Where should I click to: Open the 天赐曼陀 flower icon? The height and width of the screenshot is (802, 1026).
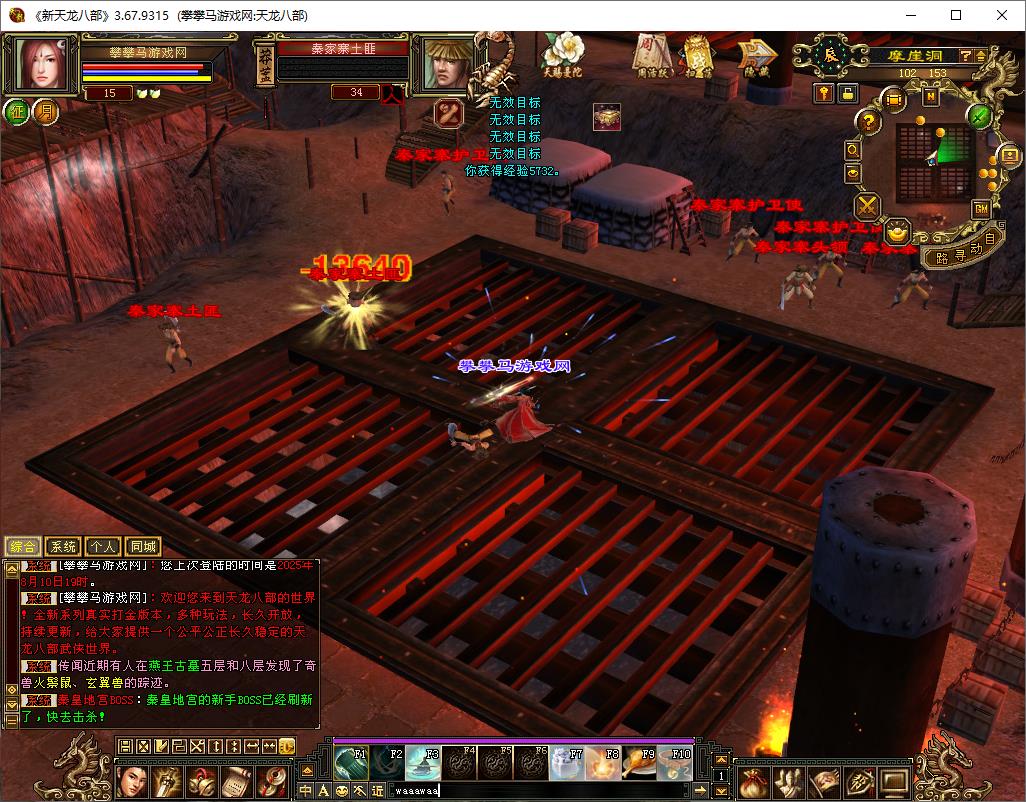click(561, 54)
